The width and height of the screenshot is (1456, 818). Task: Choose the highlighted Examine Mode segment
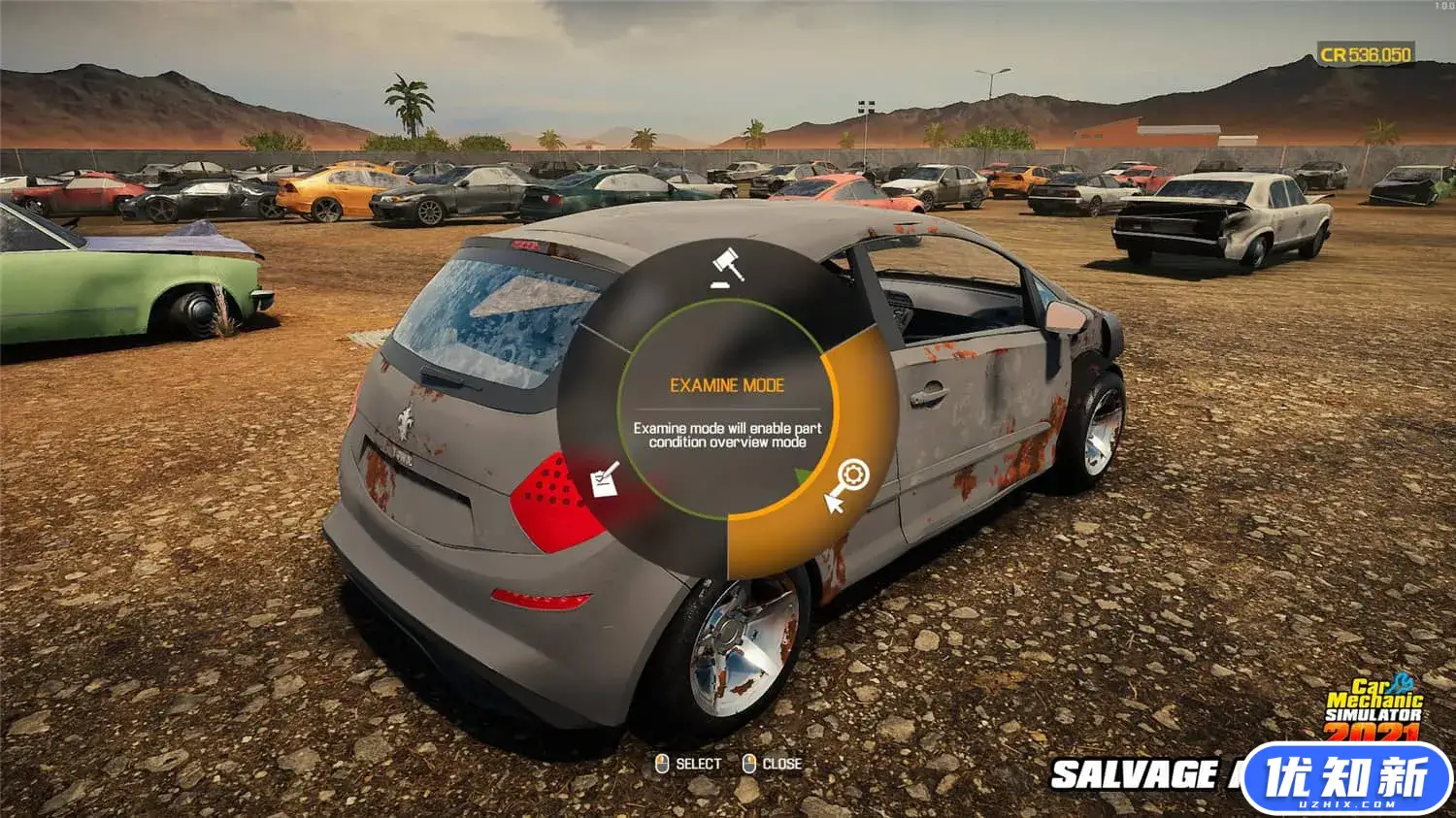tap(847, 482)
